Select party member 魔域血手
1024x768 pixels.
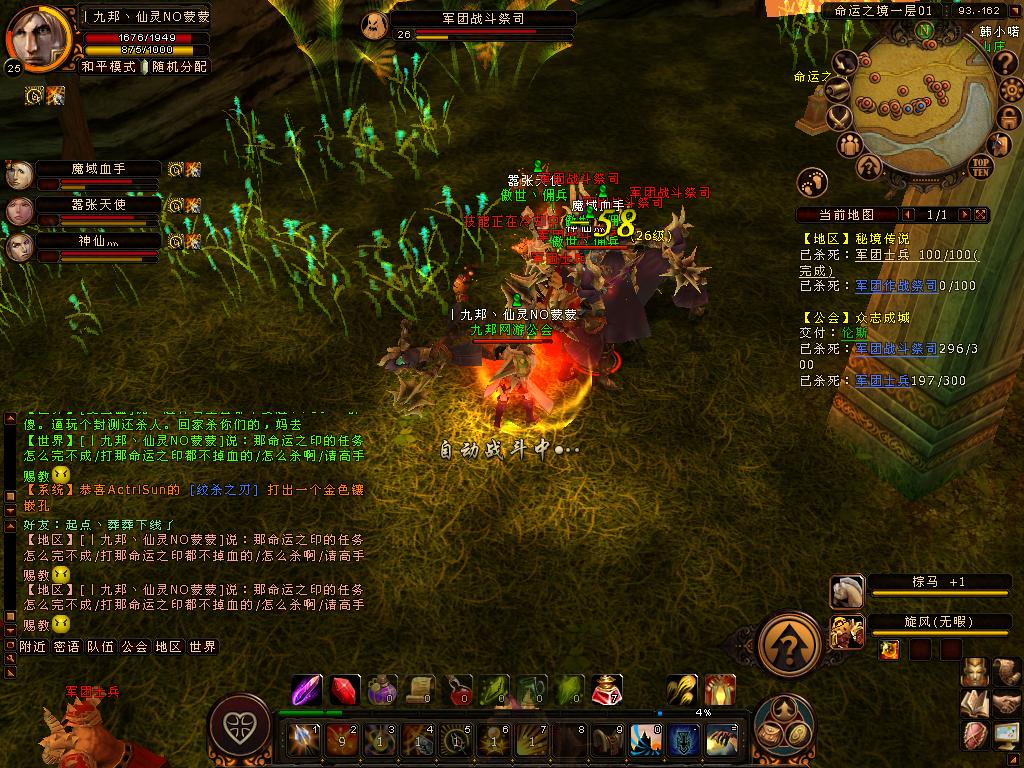pos(98,169)
